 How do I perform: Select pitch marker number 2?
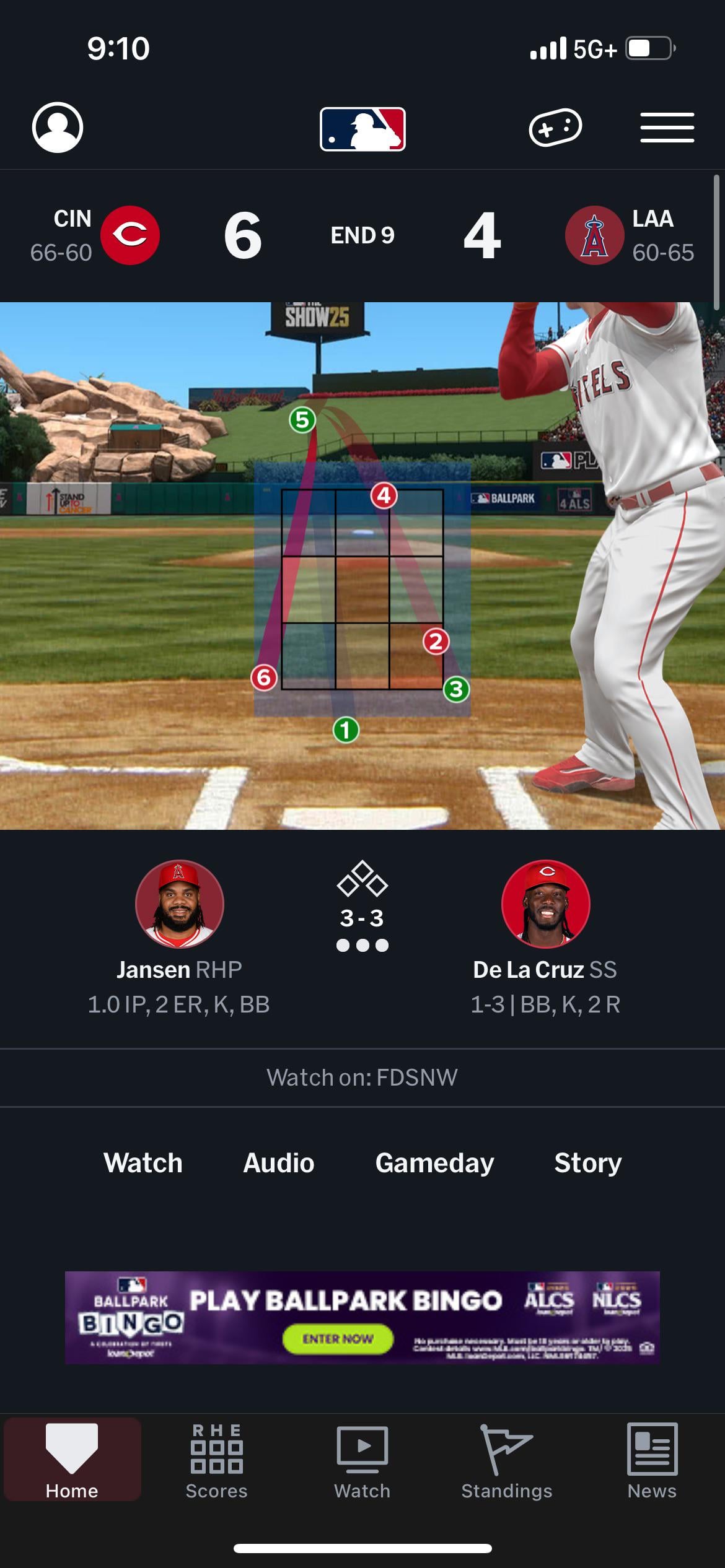(436, 642)
